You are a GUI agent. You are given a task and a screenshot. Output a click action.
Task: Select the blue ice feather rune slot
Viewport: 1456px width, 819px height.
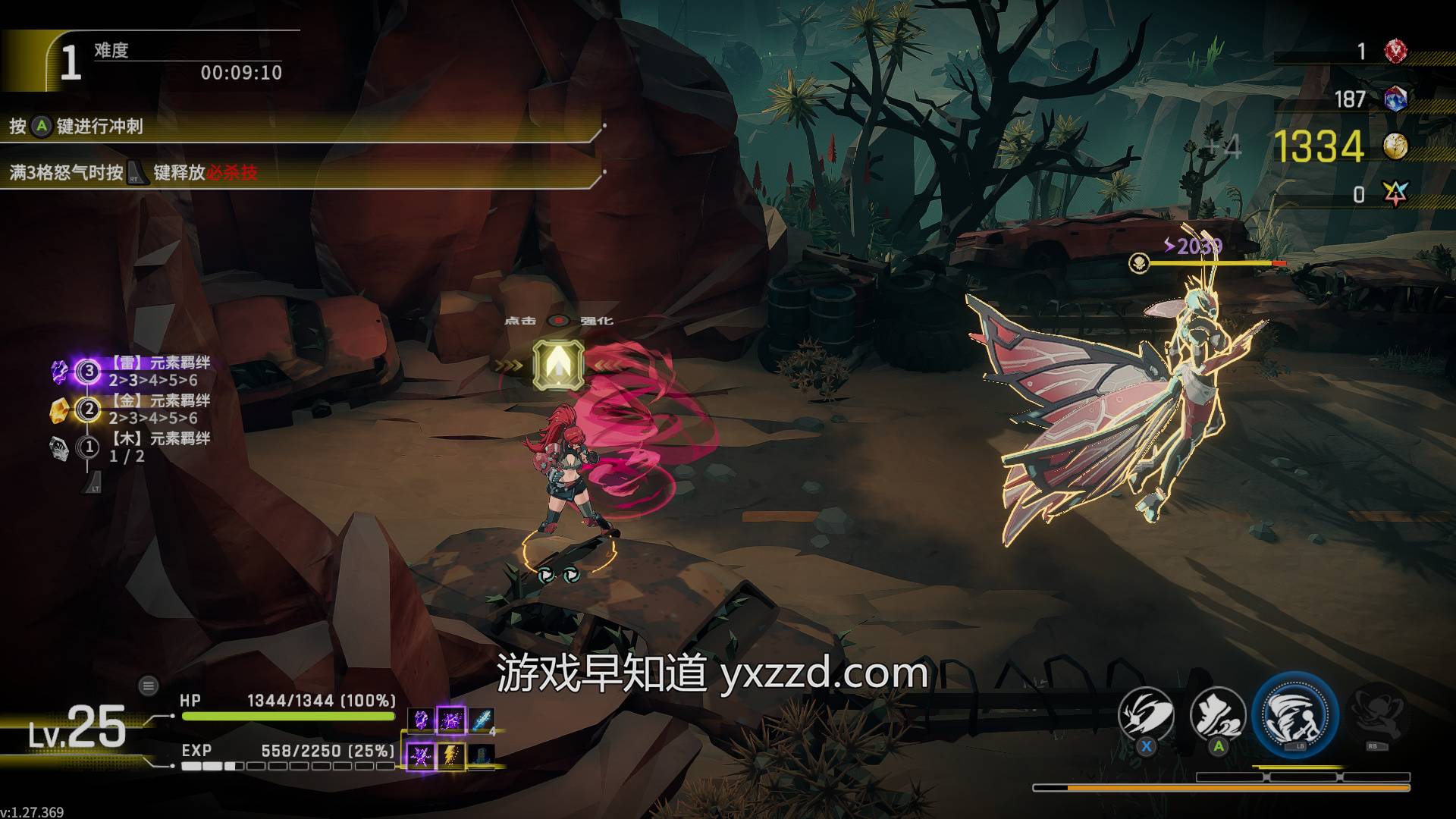pyautogui.click(x=481, y=720)
